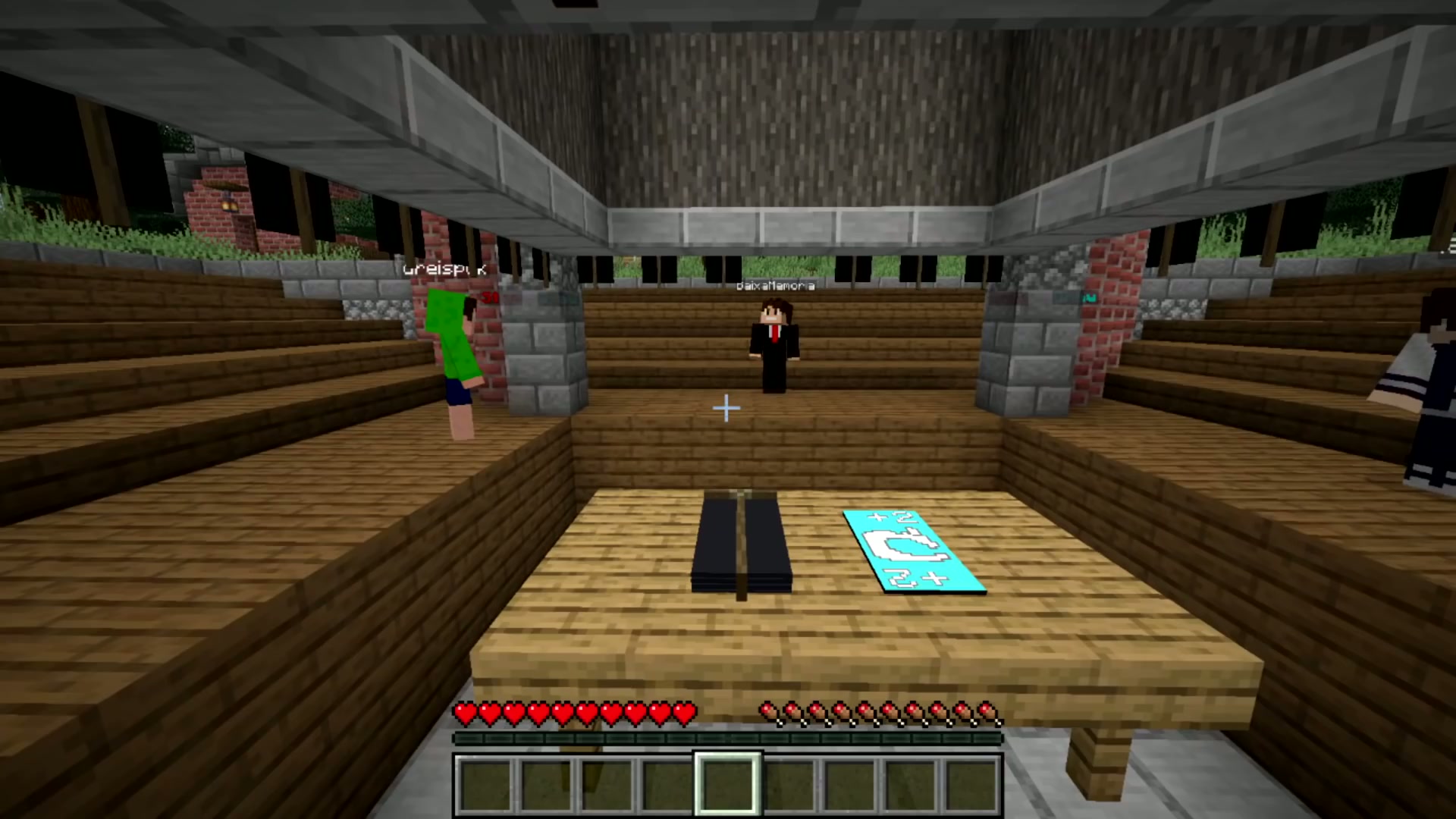1456x819 pixels.
Task: Click the crosshair in screen center
Action: tap(726, 409)
